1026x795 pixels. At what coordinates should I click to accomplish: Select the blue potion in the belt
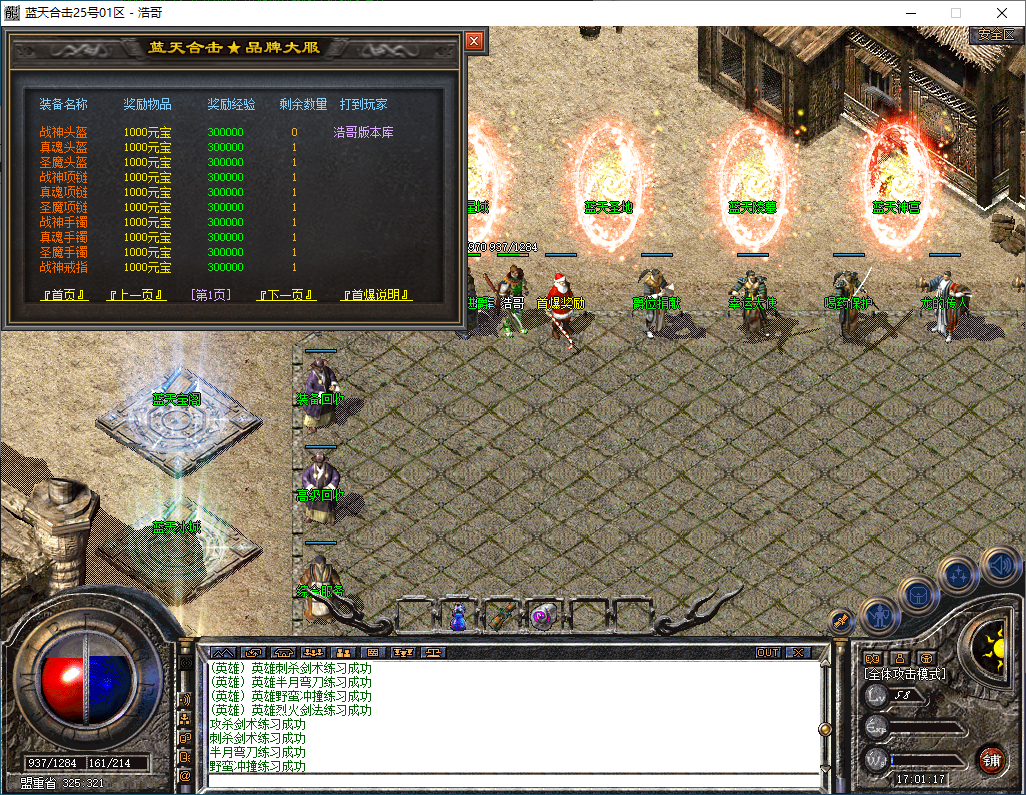coord(458,617)
